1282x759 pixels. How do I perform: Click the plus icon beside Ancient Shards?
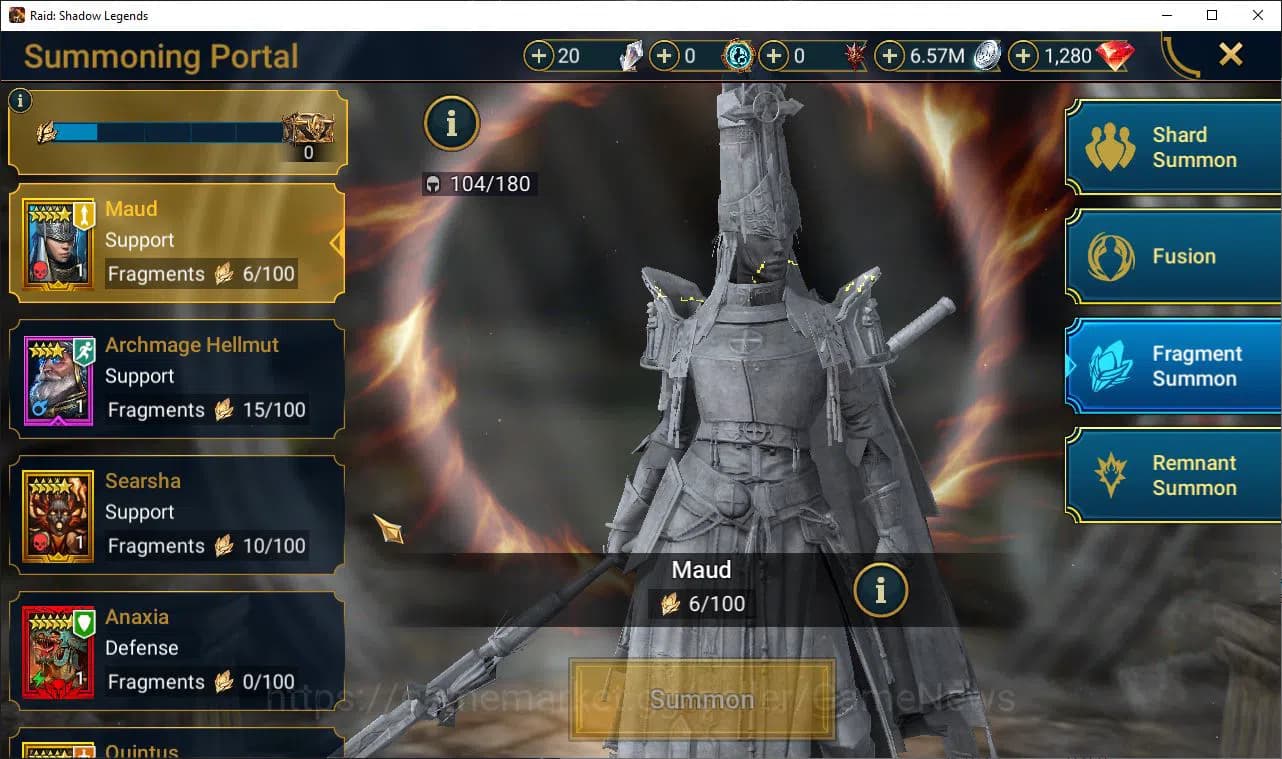click(x=665, y=56)
